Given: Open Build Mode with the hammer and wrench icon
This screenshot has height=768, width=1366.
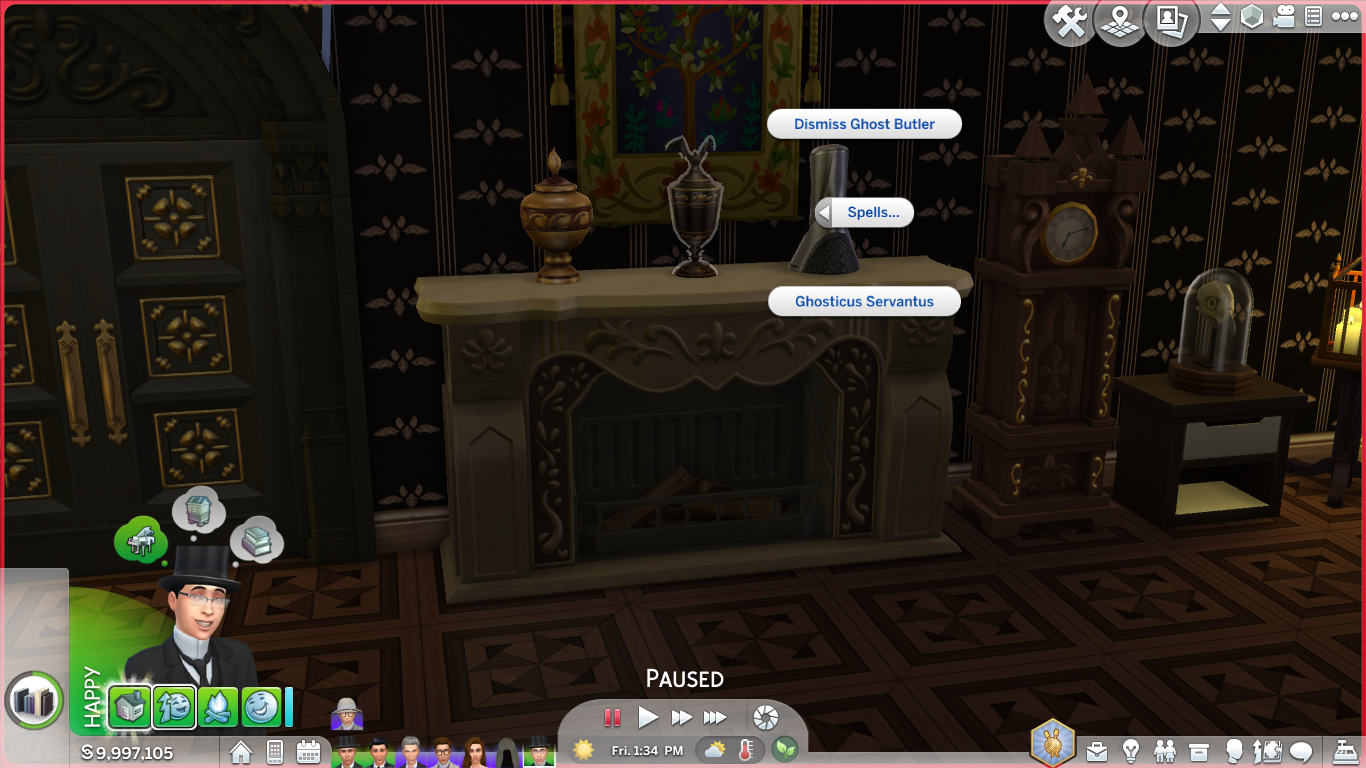Looking at the screenshot, I should coord(1069,18).
